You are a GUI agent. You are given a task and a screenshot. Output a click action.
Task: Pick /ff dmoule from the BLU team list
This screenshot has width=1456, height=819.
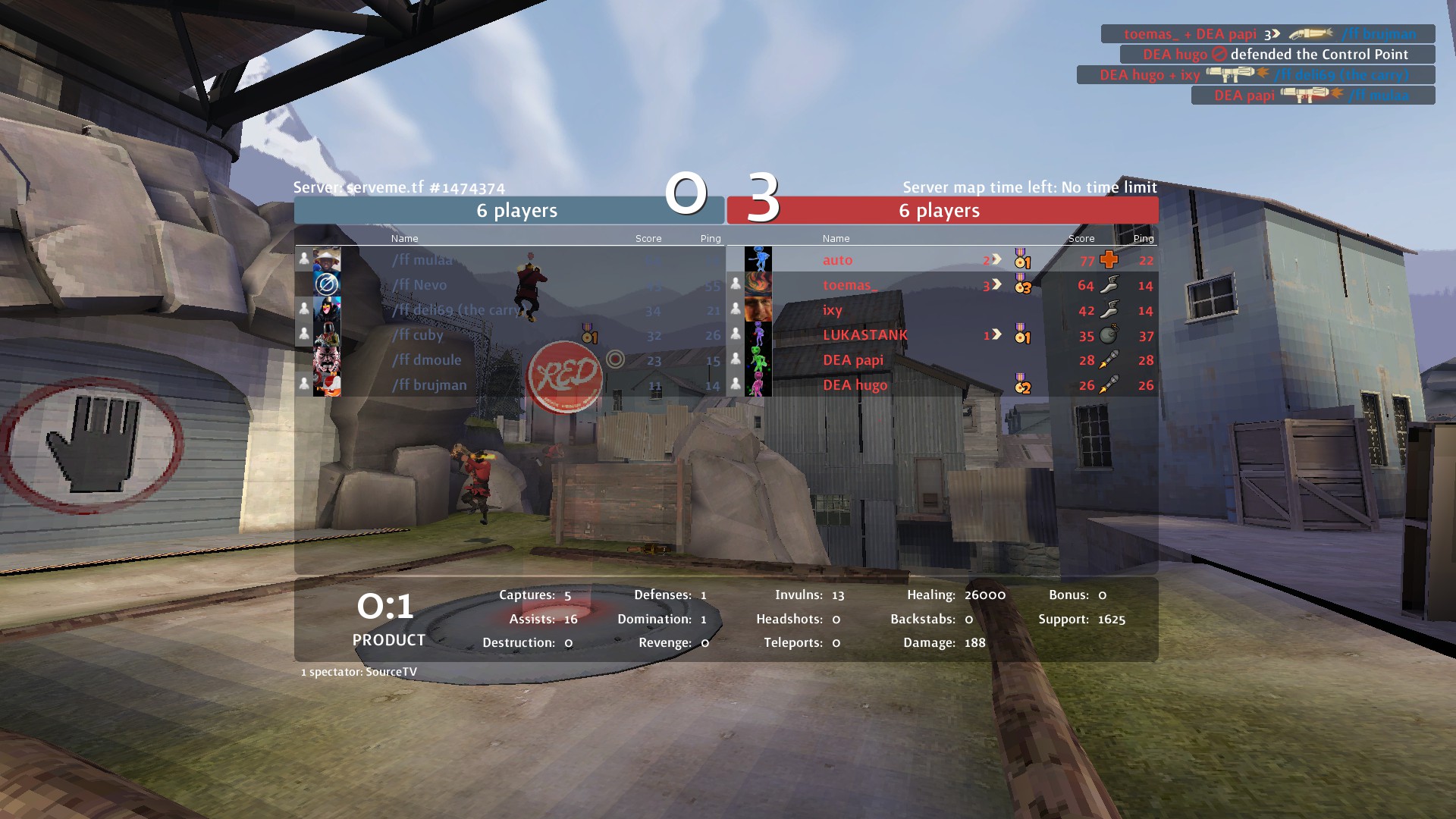(427, 360)
